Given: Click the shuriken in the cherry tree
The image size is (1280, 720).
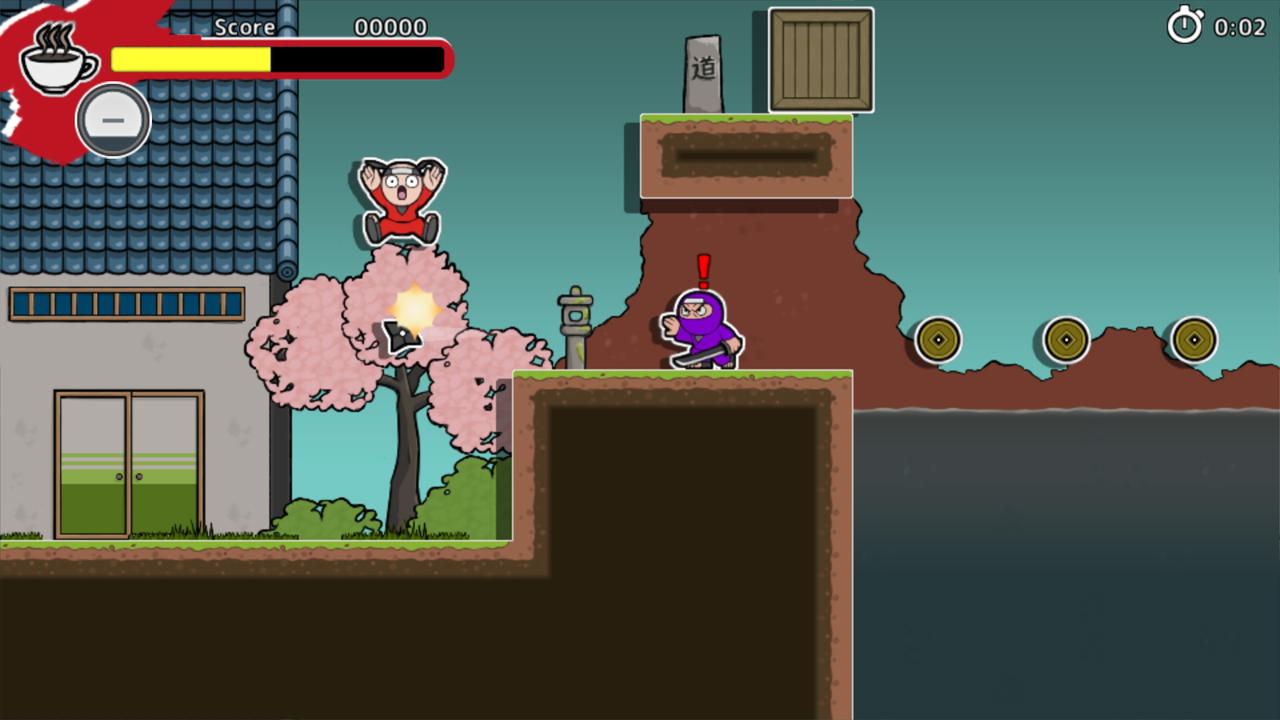Looking at the screenshot, I should [400, 335].
